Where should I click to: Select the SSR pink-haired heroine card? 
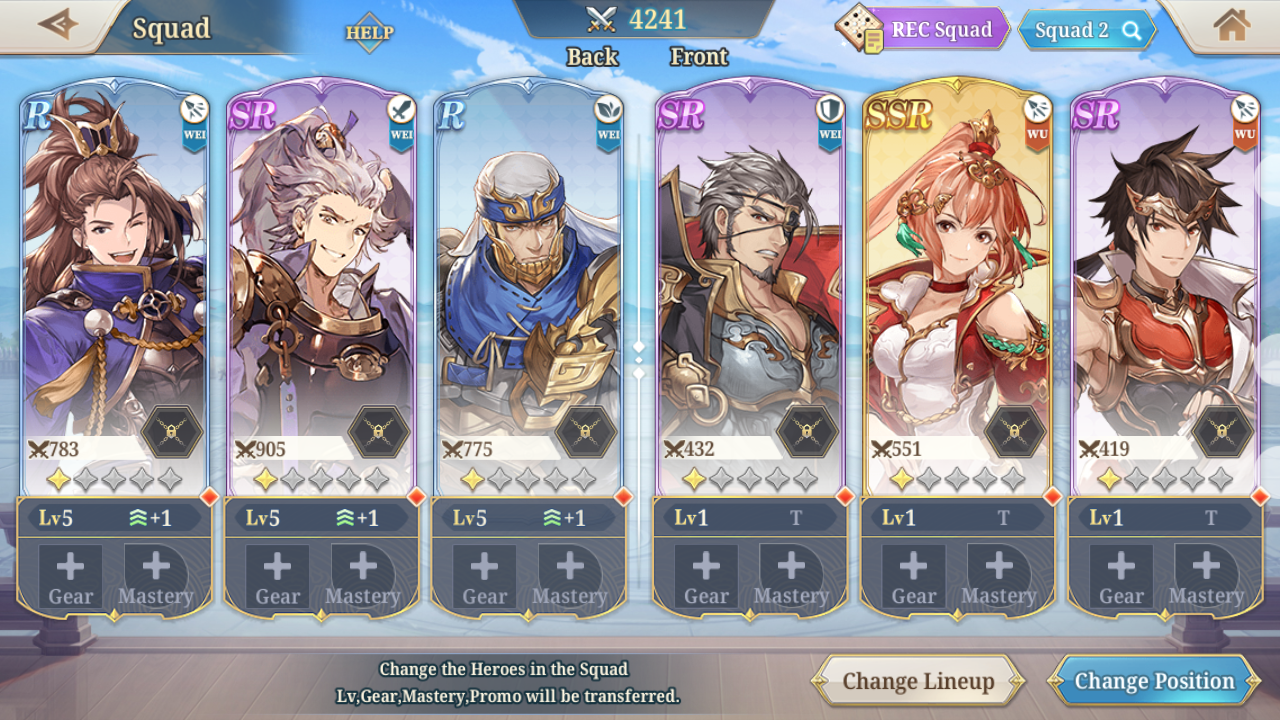click(957, 280)
